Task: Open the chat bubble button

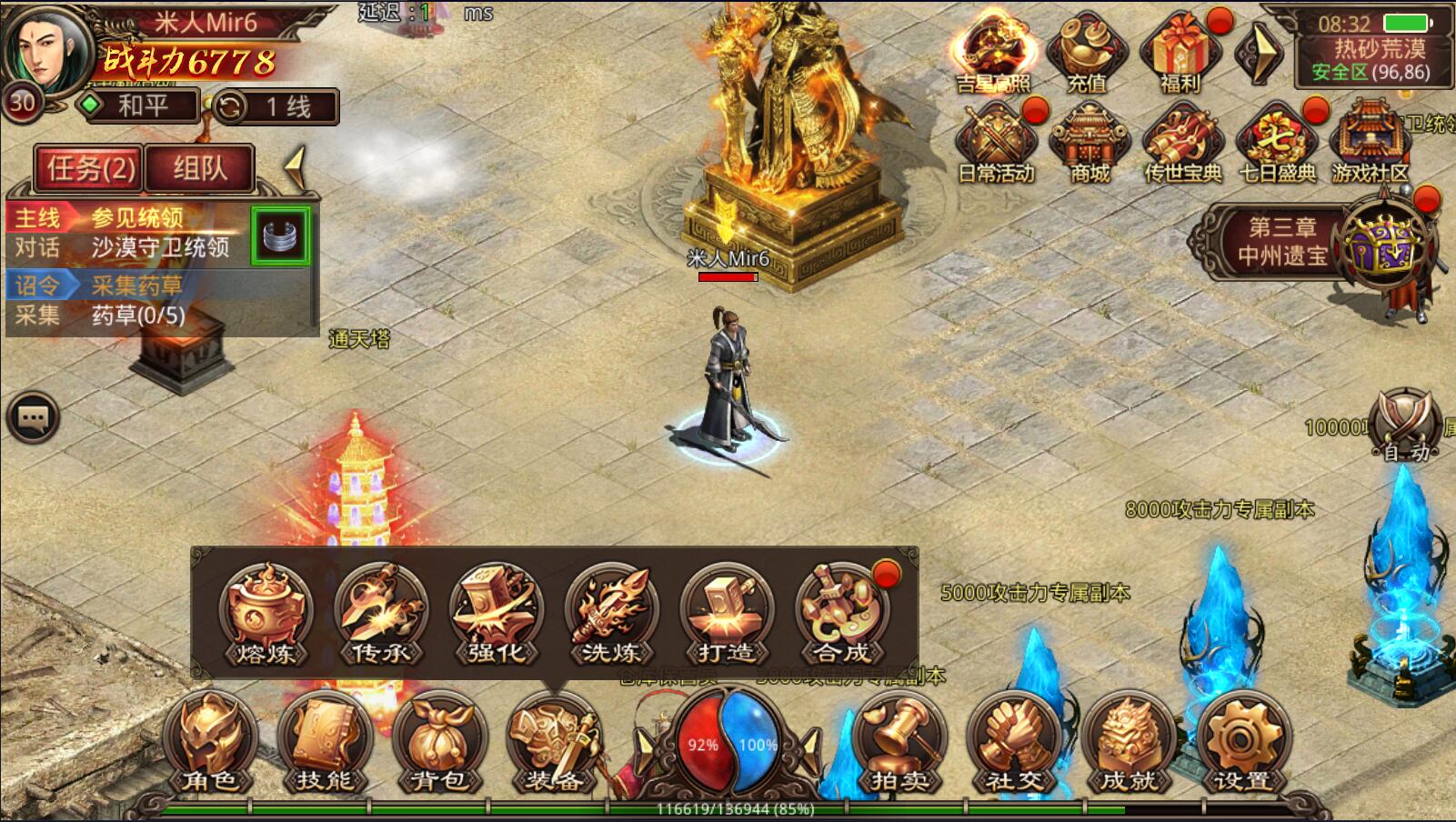Action: pos(34,418)
